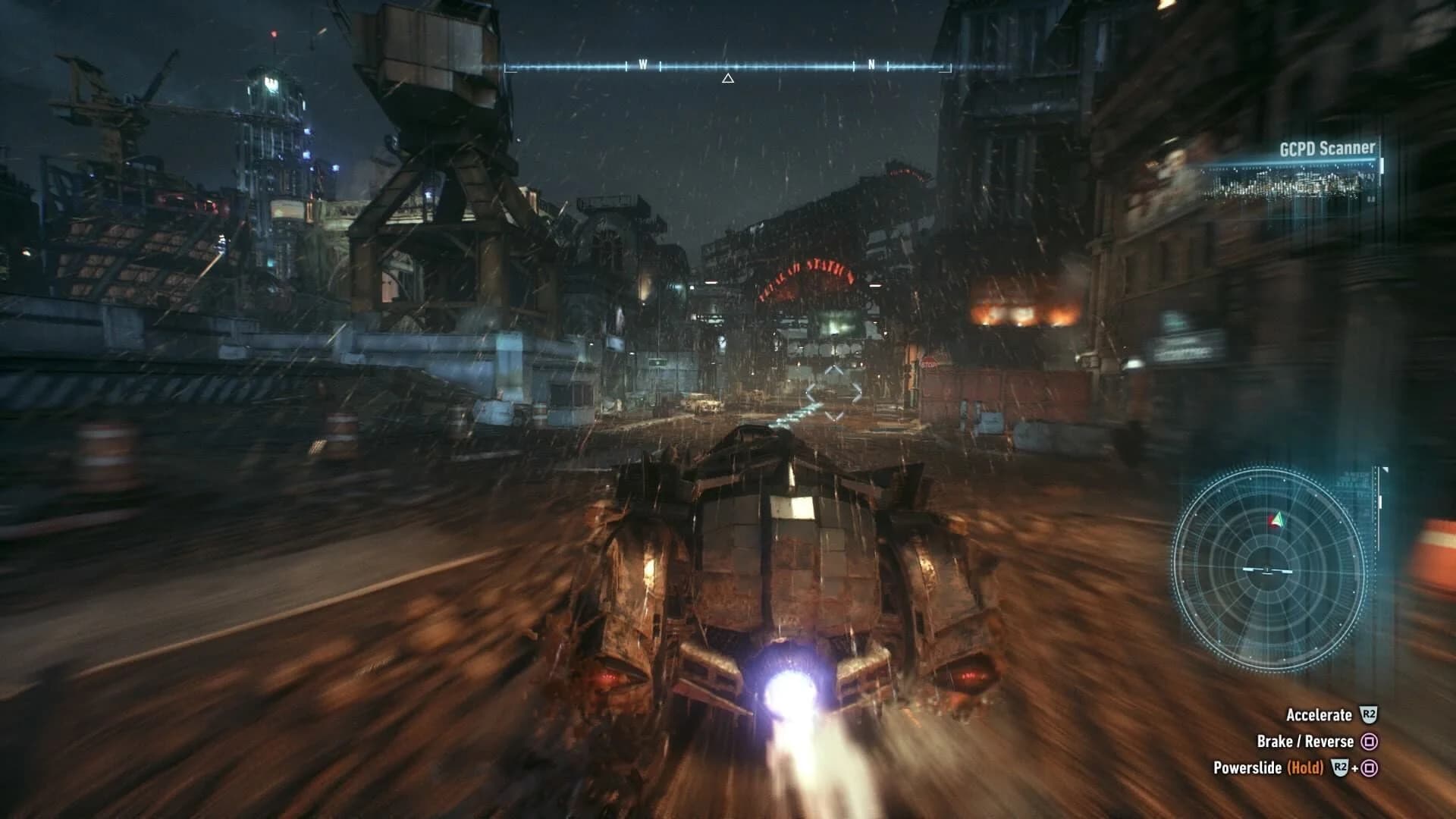This screenshot has width=1456, height=819.
Task: Select the W marker on the compass
Action: coord(644,66)
